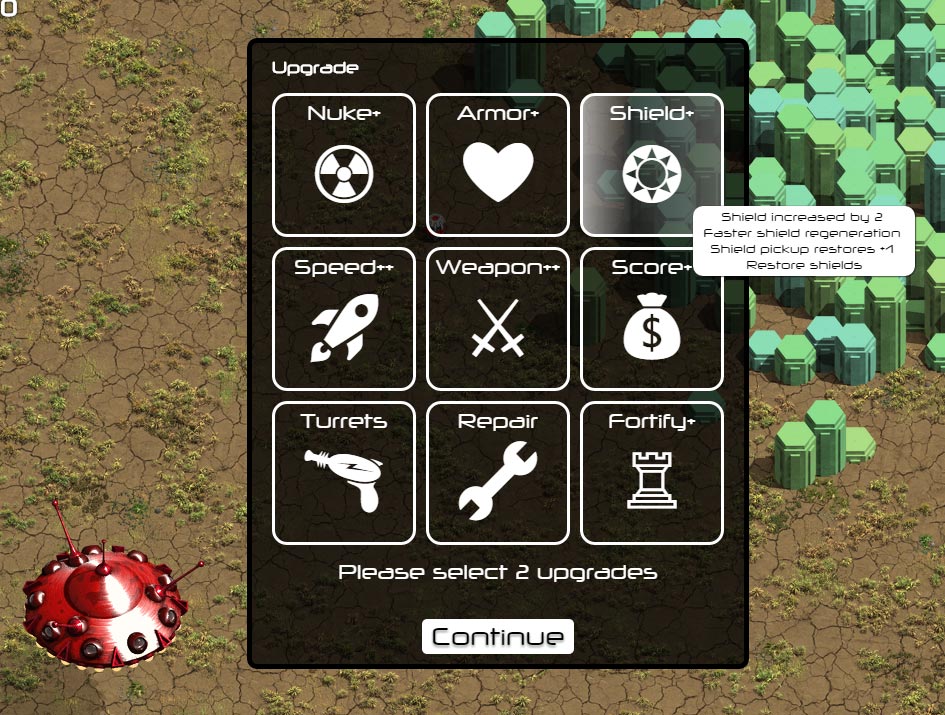Viewport: 945px width, 715px height.
Task: Pick the Fortify+ rook upgrade
Action: coord(651,473)
